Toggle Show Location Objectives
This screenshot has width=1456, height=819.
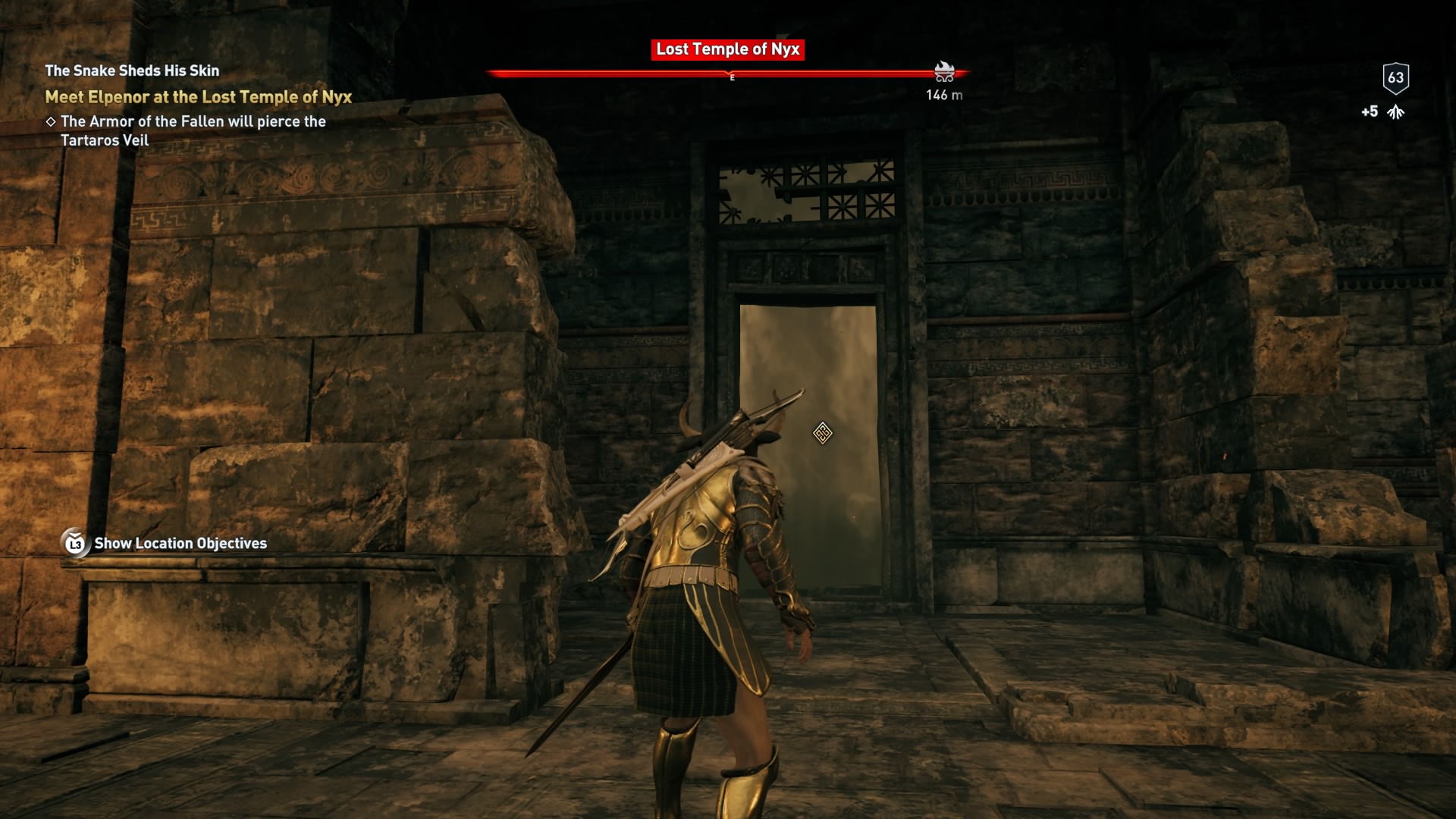(179, 543)
